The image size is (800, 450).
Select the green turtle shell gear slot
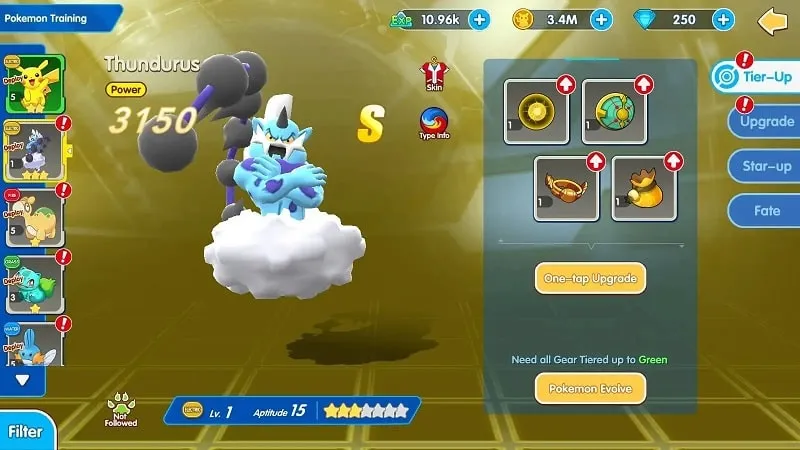click(x=614, y=111)
